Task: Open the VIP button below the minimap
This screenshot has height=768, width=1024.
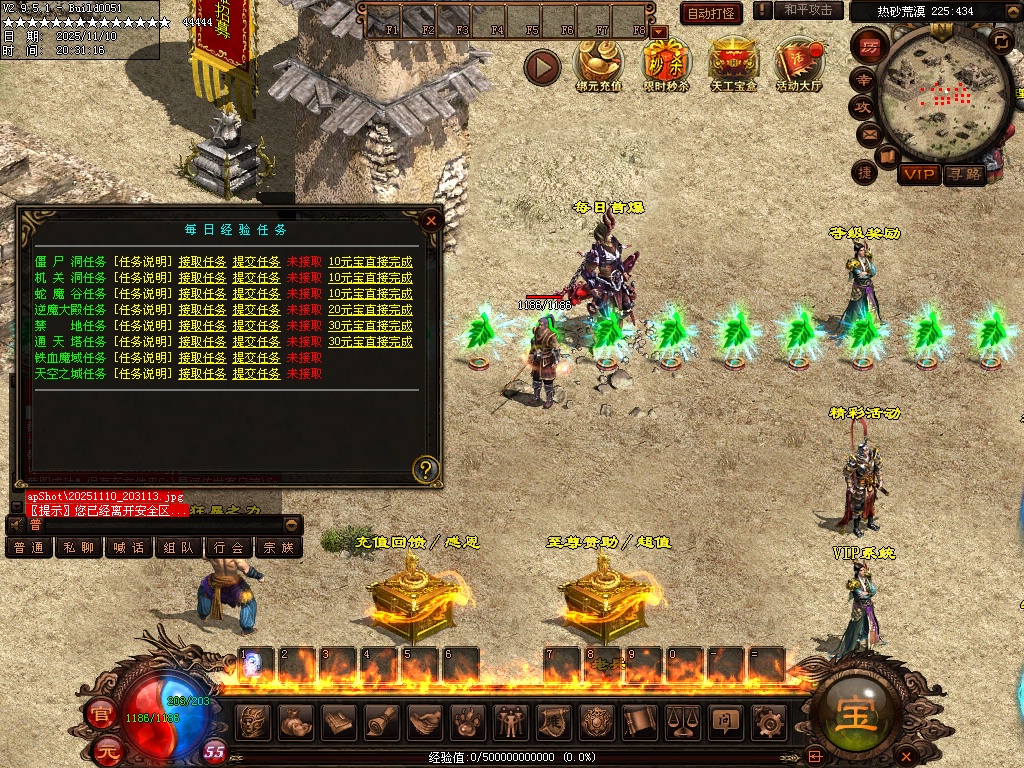Action: (918, 174)
